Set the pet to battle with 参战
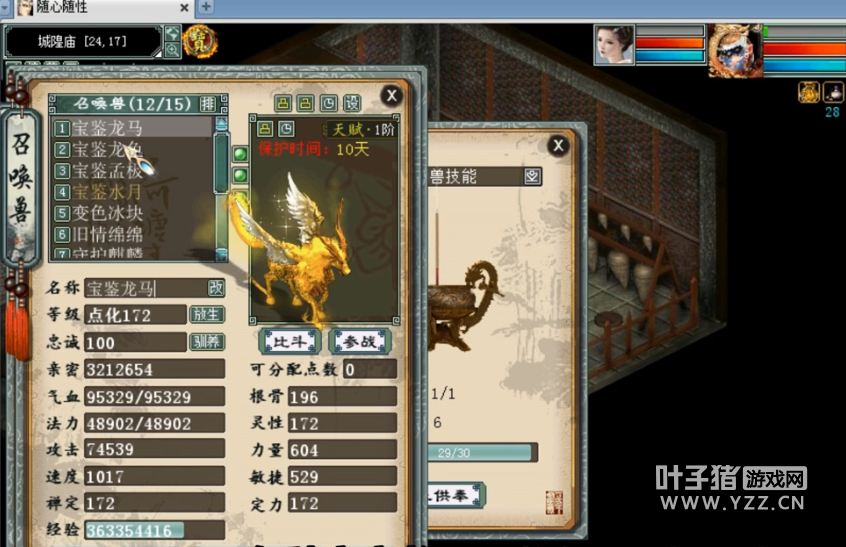This screenshot has height=547, width=846. click(x=357, y=342)
